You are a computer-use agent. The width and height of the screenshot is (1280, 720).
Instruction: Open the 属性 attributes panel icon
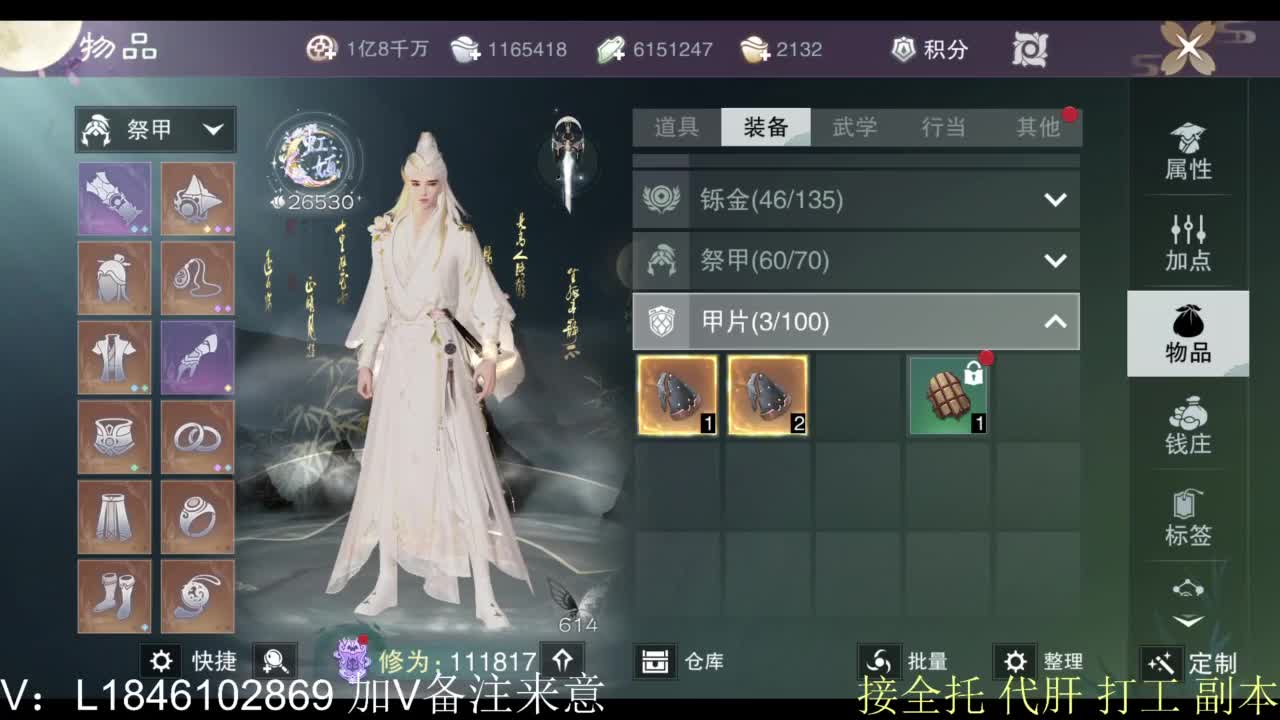1188,150
